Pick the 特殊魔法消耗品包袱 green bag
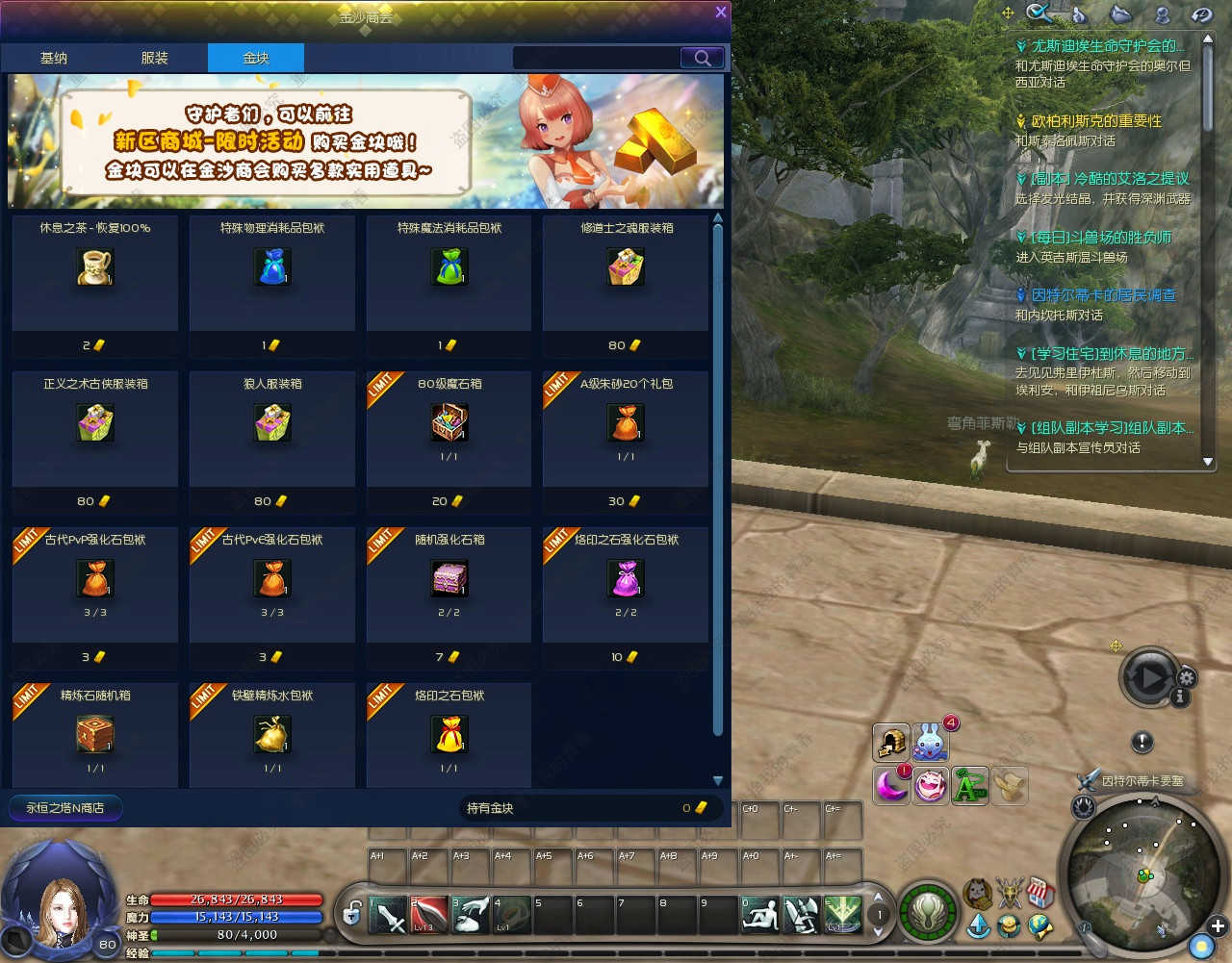Image resolution: width=1232 pixels, height=963 pixels. [449, 267]
